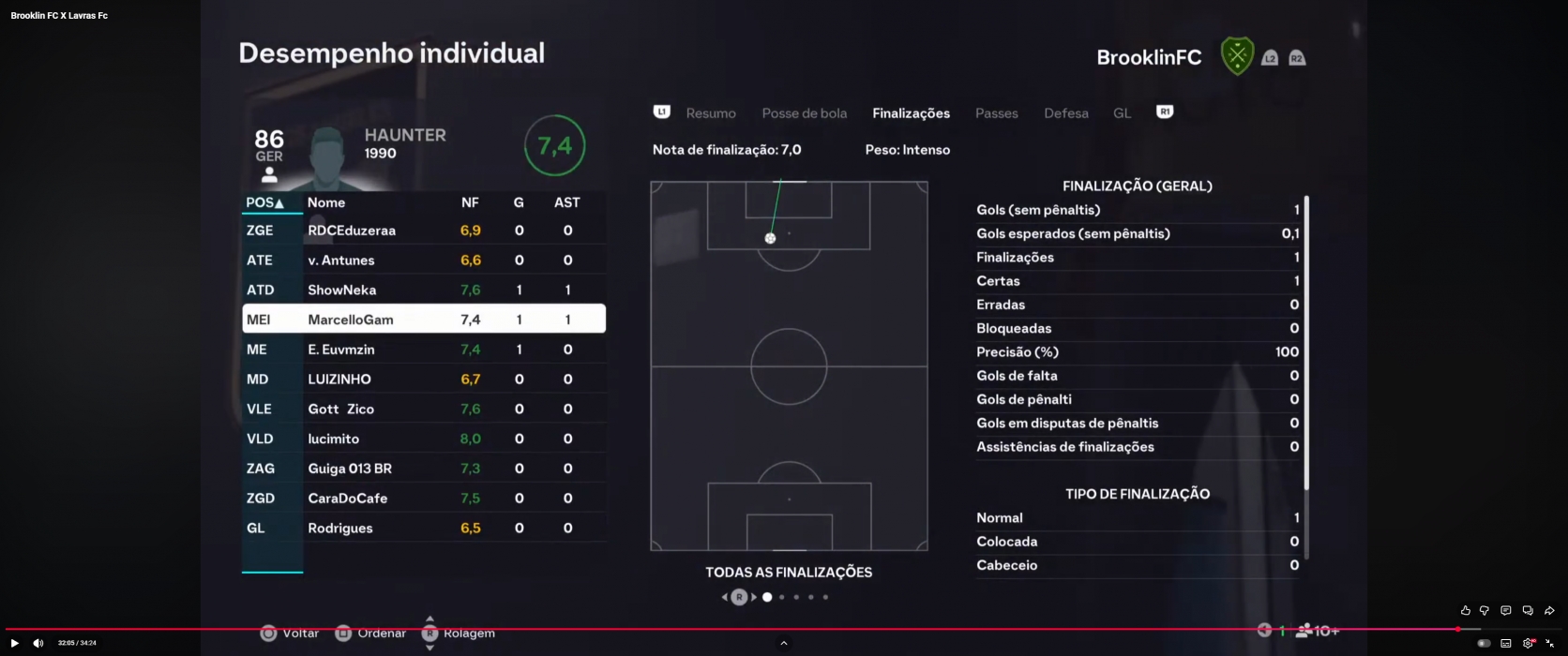Switch to the Resumo tab
The image size is (1568, 656).
[710, 113]
